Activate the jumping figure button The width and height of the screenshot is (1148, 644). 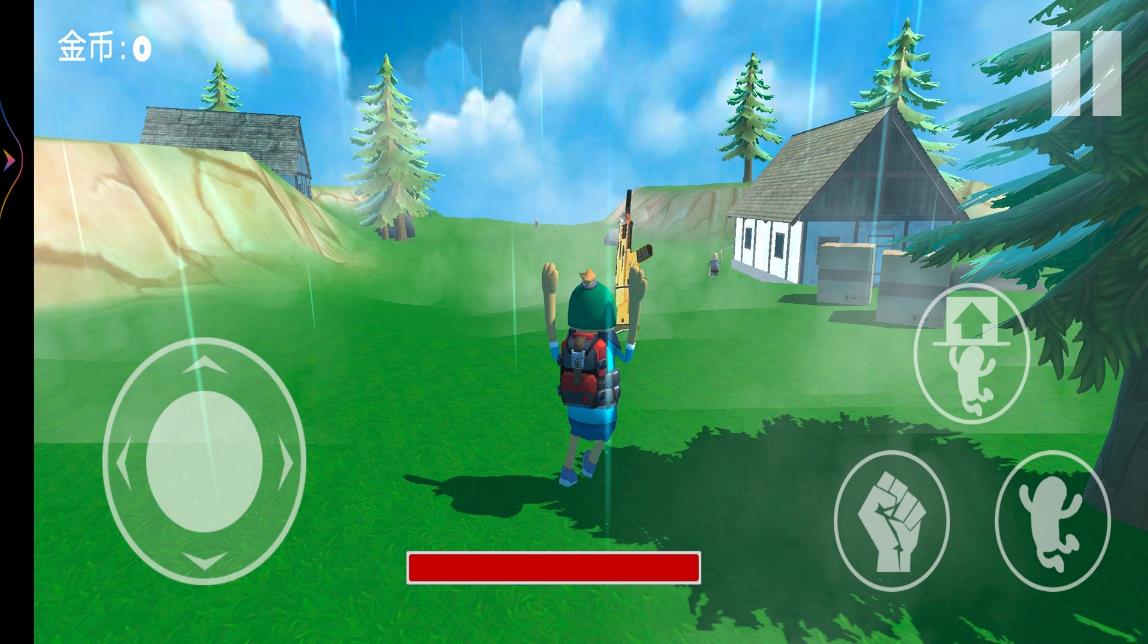tap(1052, 520)
